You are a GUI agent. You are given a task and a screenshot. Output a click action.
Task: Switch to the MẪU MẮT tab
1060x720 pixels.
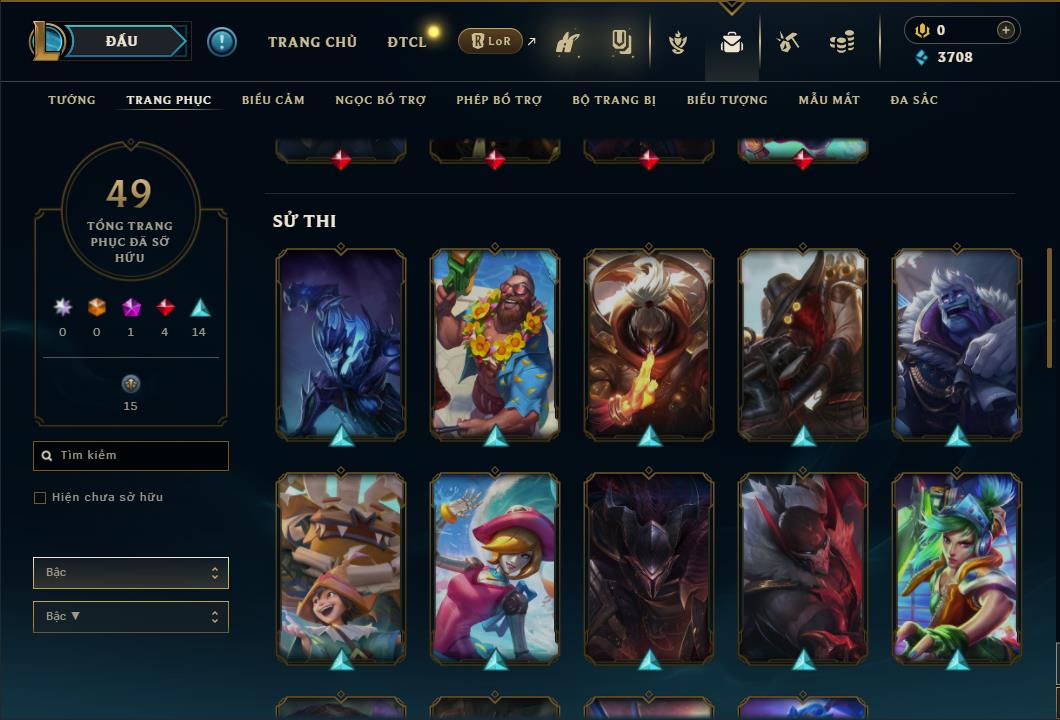coord(829,100)
